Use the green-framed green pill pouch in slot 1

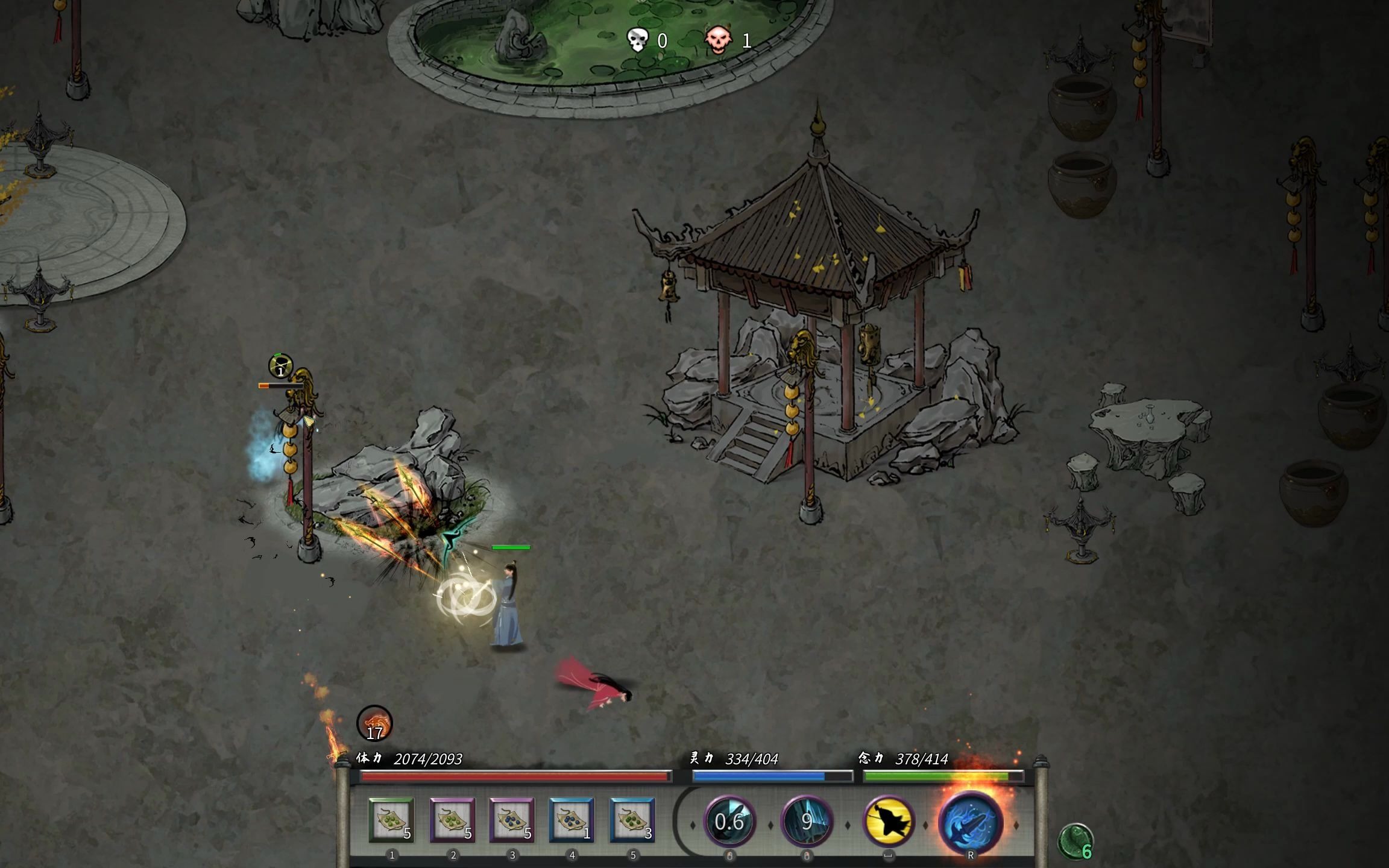pos(391,820)
